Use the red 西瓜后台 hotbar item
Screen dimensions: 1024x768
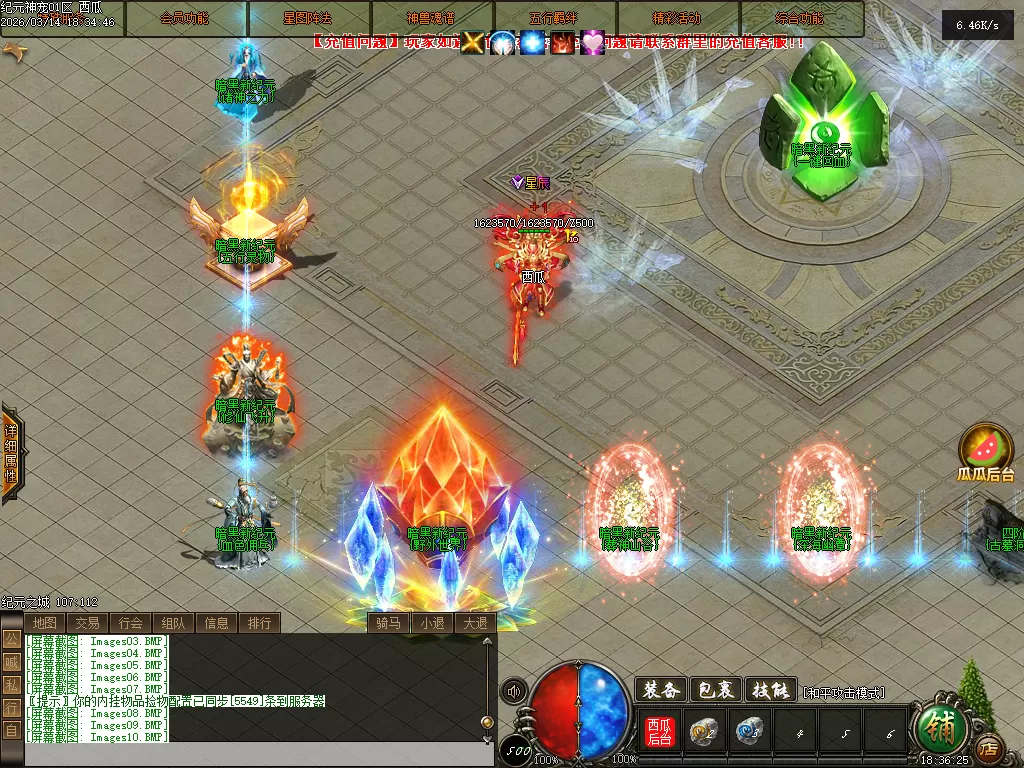[x=660, y=732]
